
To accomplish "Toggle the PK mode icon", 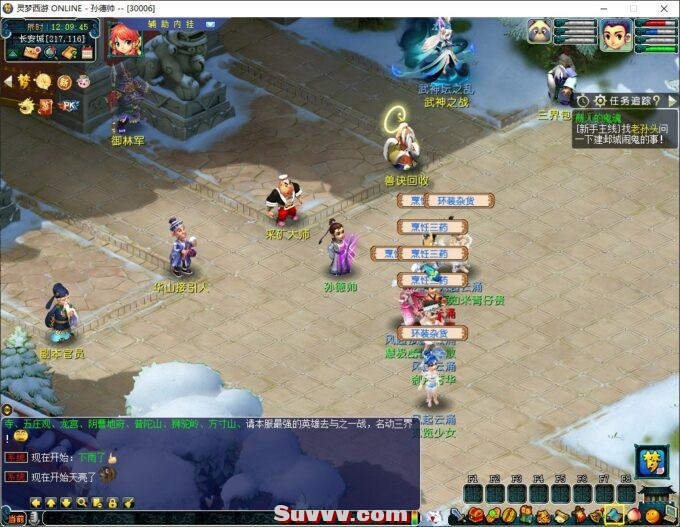I will click(70, 104).
